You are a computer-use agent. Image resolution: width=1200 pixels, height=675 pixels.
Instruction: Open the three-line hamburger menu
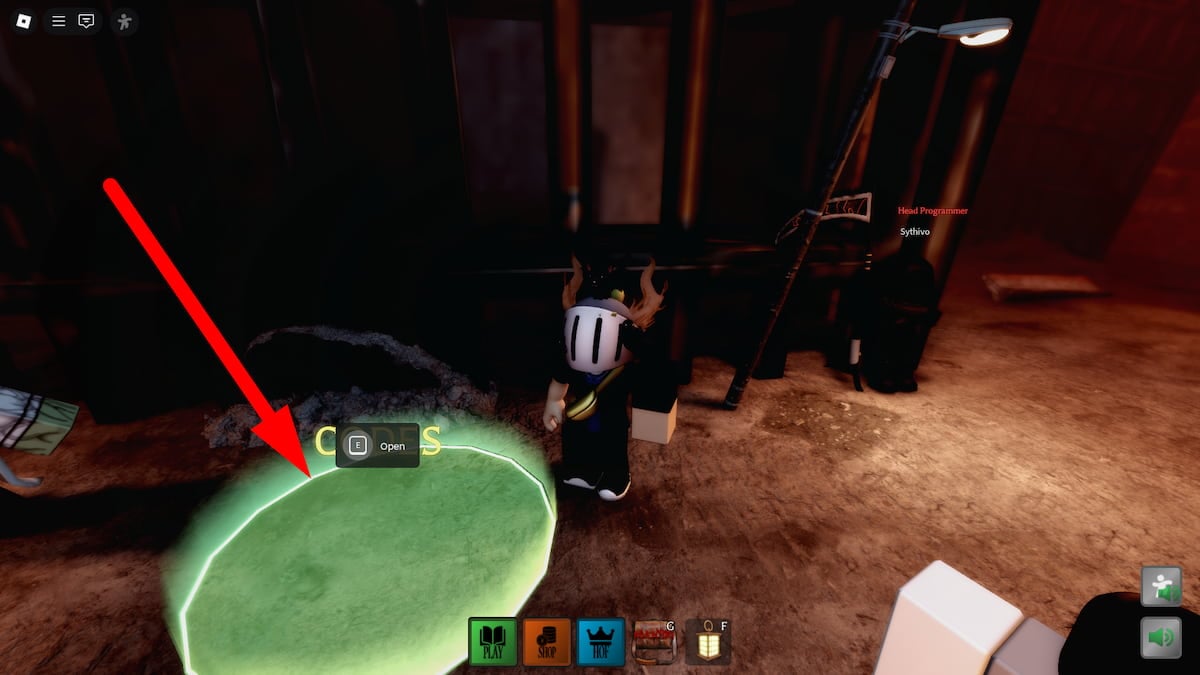59,20
